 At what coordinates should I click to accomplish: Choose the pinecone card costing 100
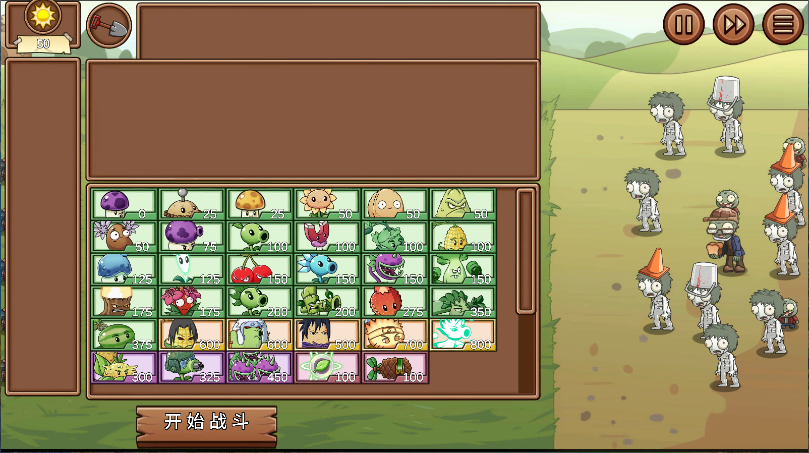(394, 367)
